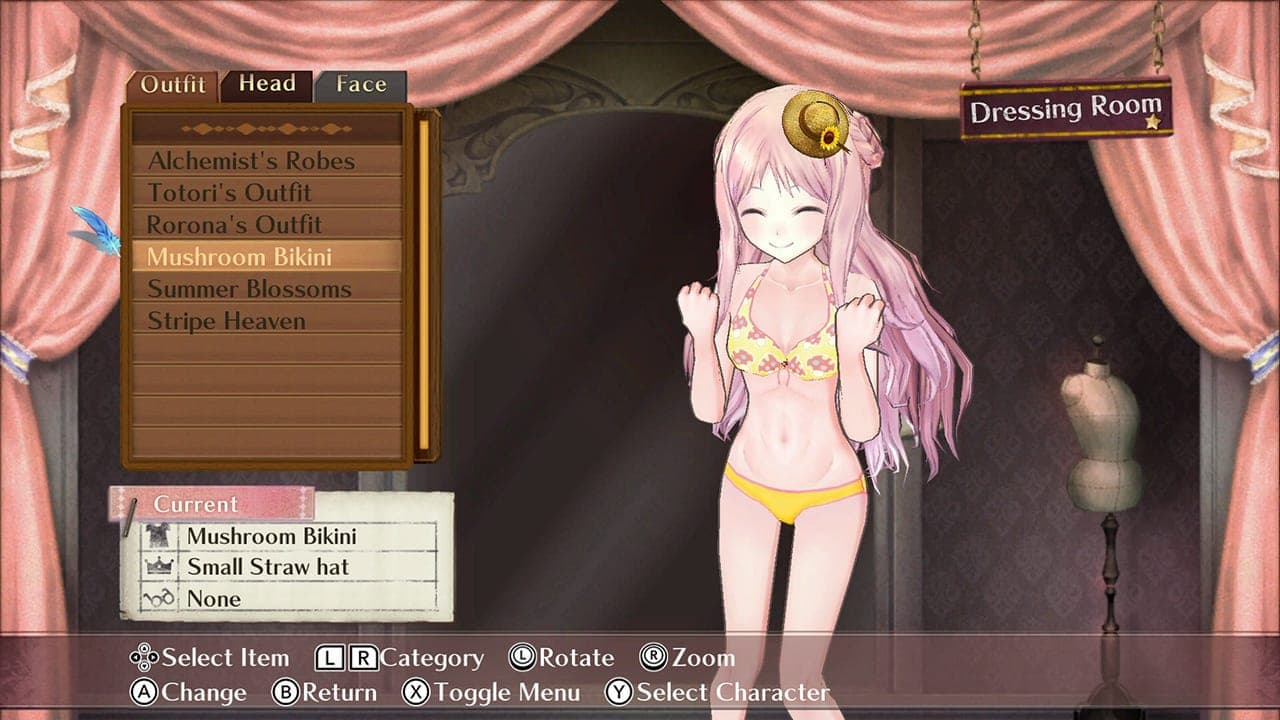Click the highlighted Mushroom Bikini entry
Viewport: 1280px width, 720px height.
coord(240,256)
